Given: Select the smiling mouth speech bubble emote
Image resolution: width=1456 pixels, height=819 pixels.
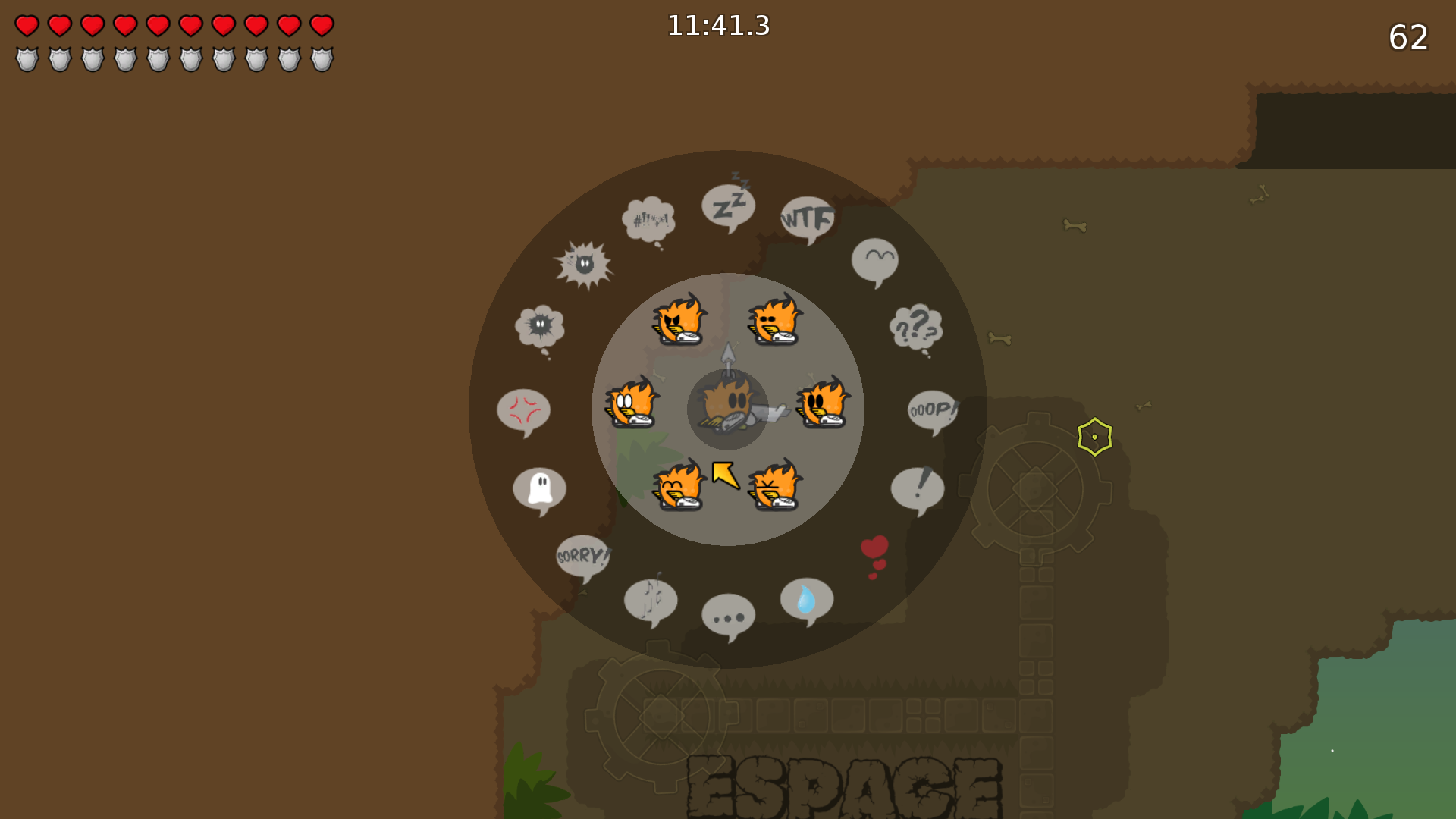Looking at the screenshot, I should click(x=874, y=260).
